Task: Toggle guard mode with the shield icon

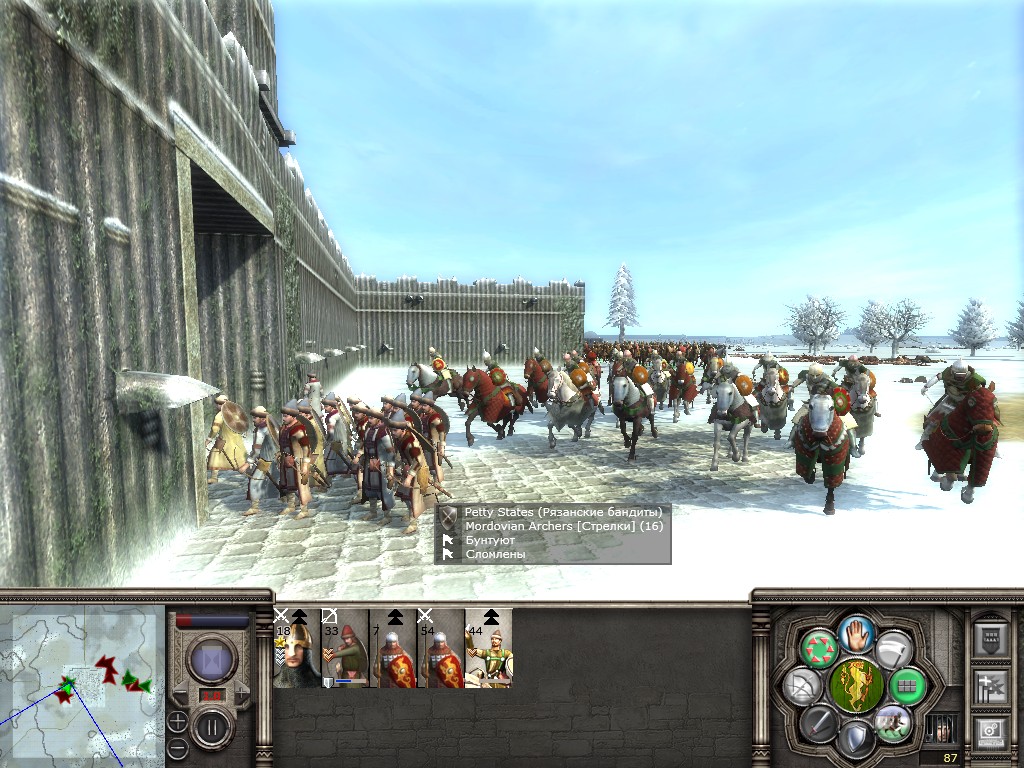Action: [856, 738]
